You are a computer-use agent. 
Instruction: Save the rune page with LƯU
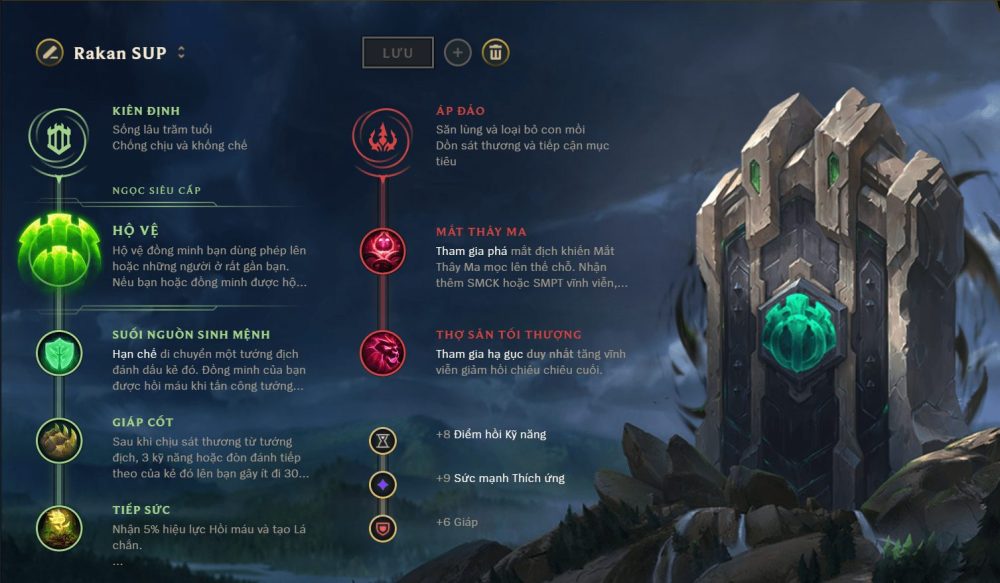click(397, 53)
